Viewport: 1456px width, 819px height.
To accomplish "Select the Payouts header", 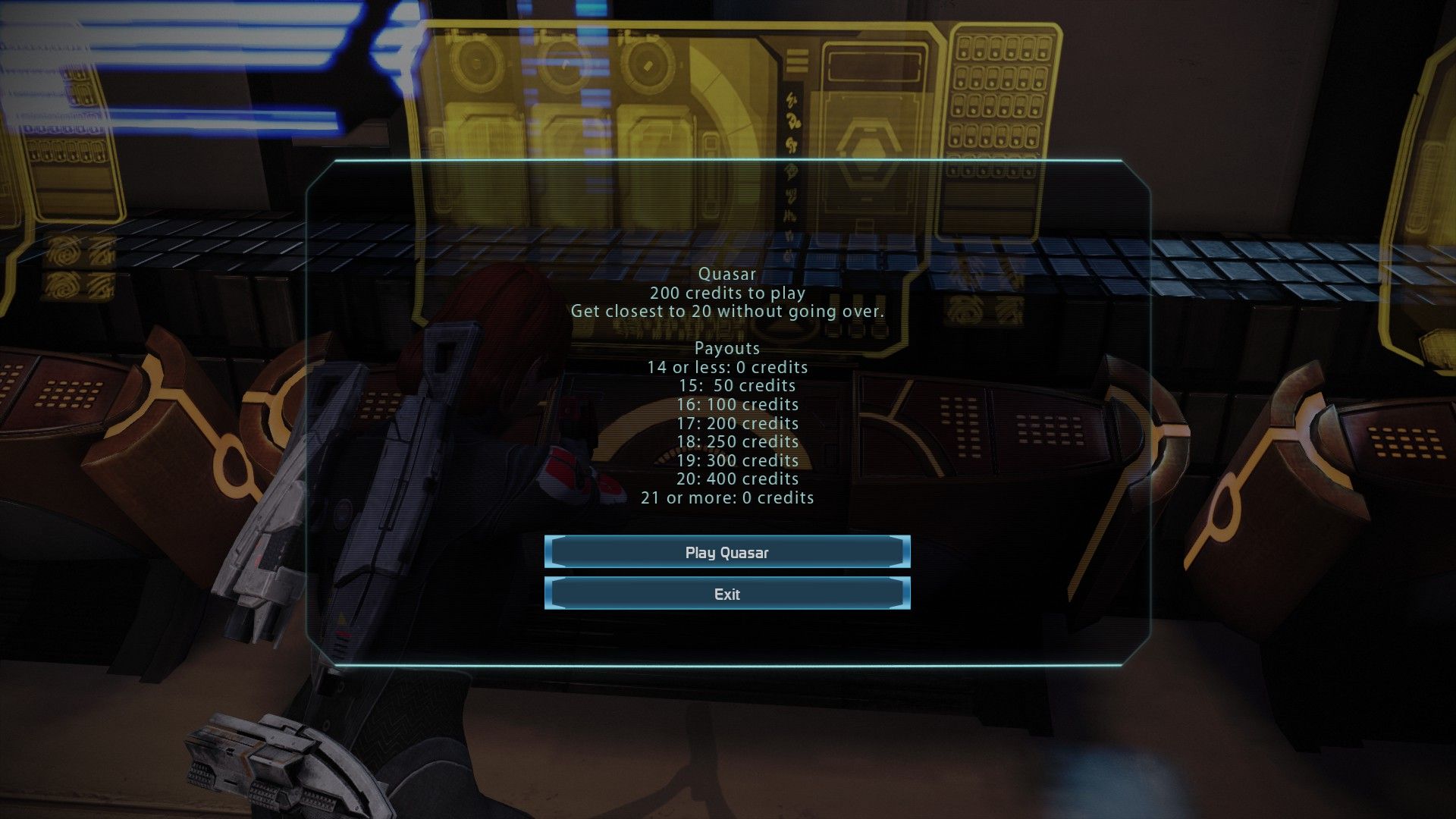I will (727, 348).
